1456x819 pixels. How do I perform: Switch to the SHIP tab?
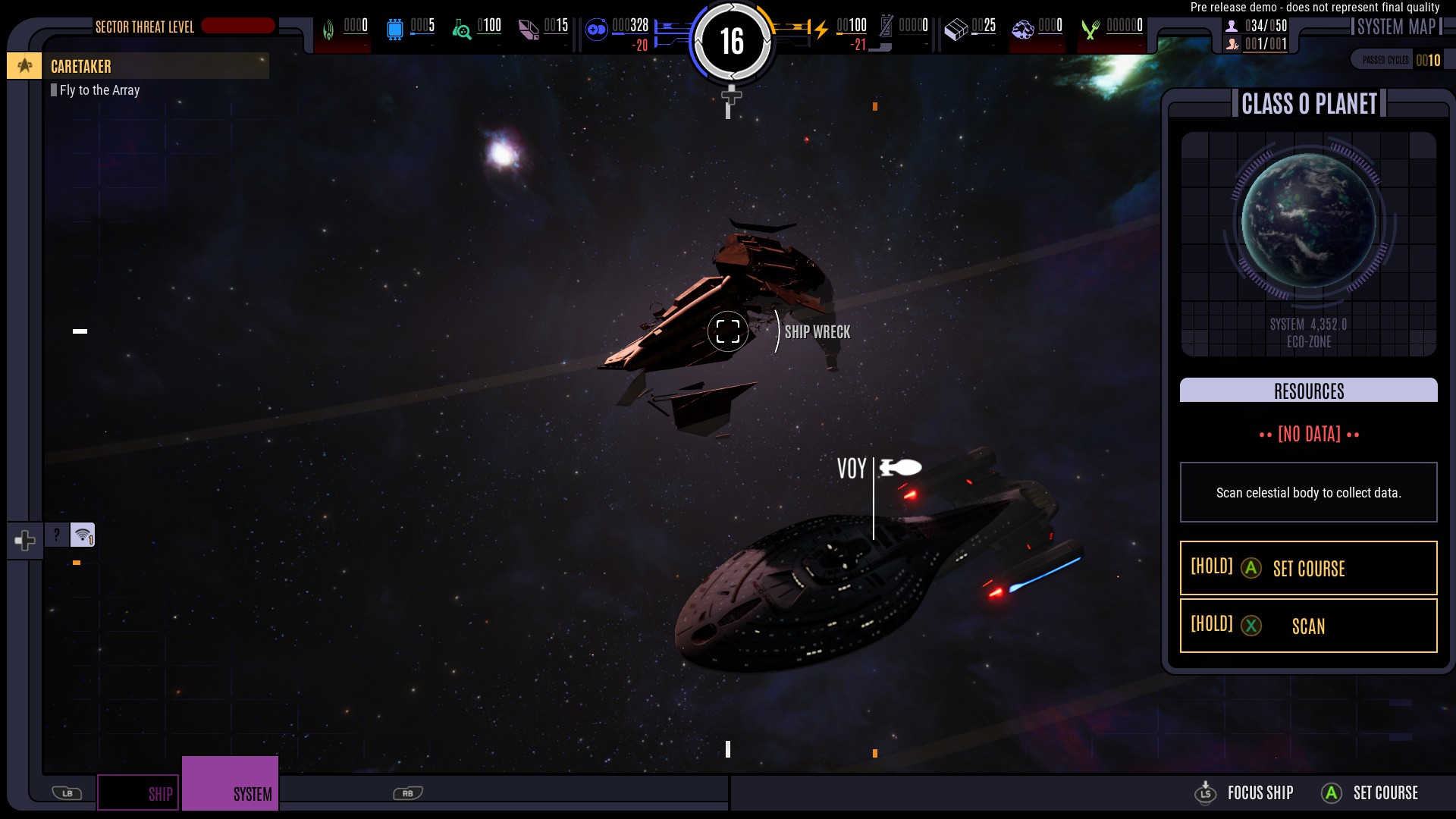coord(138,792)
